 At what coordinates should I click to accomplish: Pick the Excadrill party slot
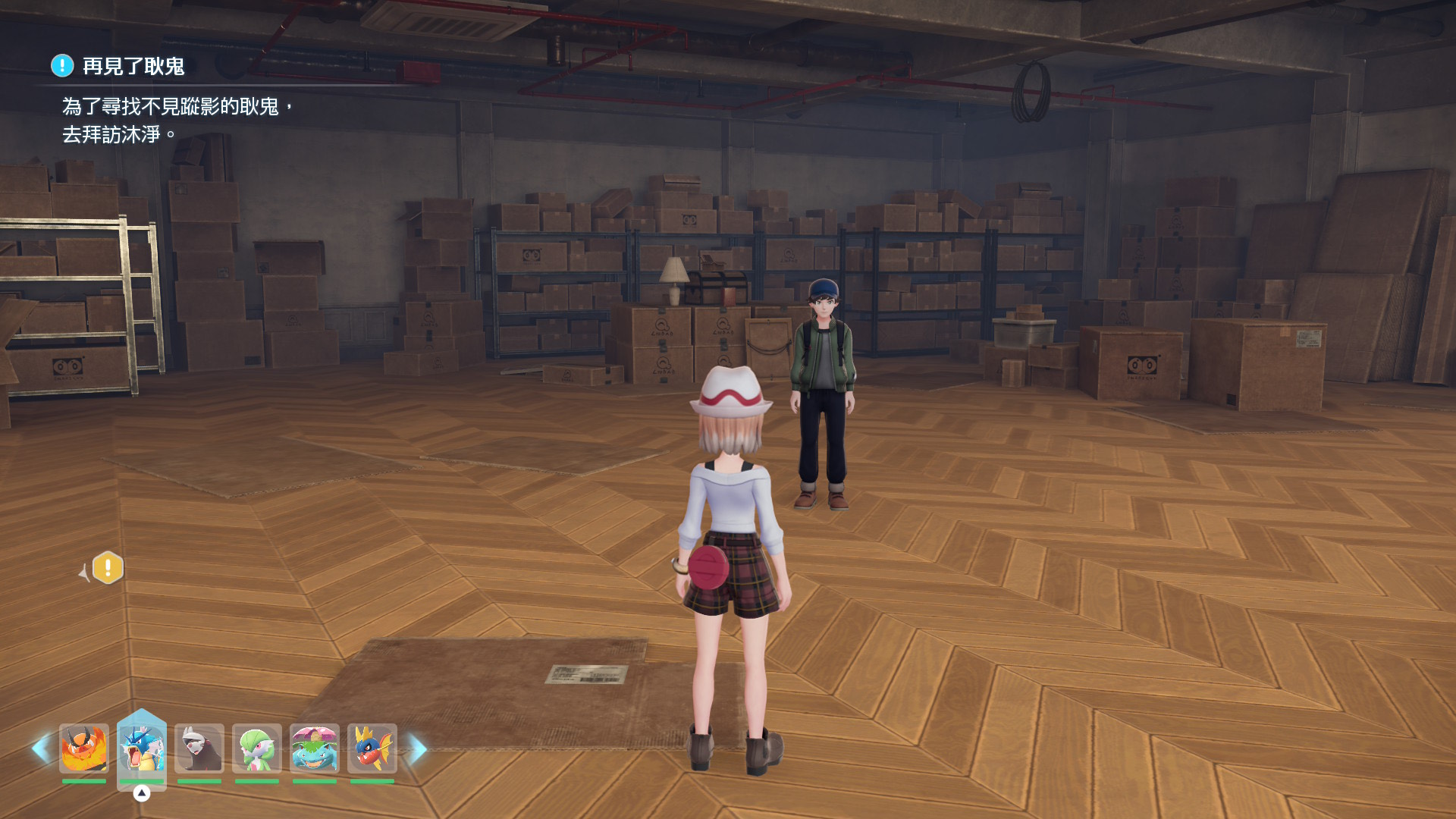coord(199,748)
